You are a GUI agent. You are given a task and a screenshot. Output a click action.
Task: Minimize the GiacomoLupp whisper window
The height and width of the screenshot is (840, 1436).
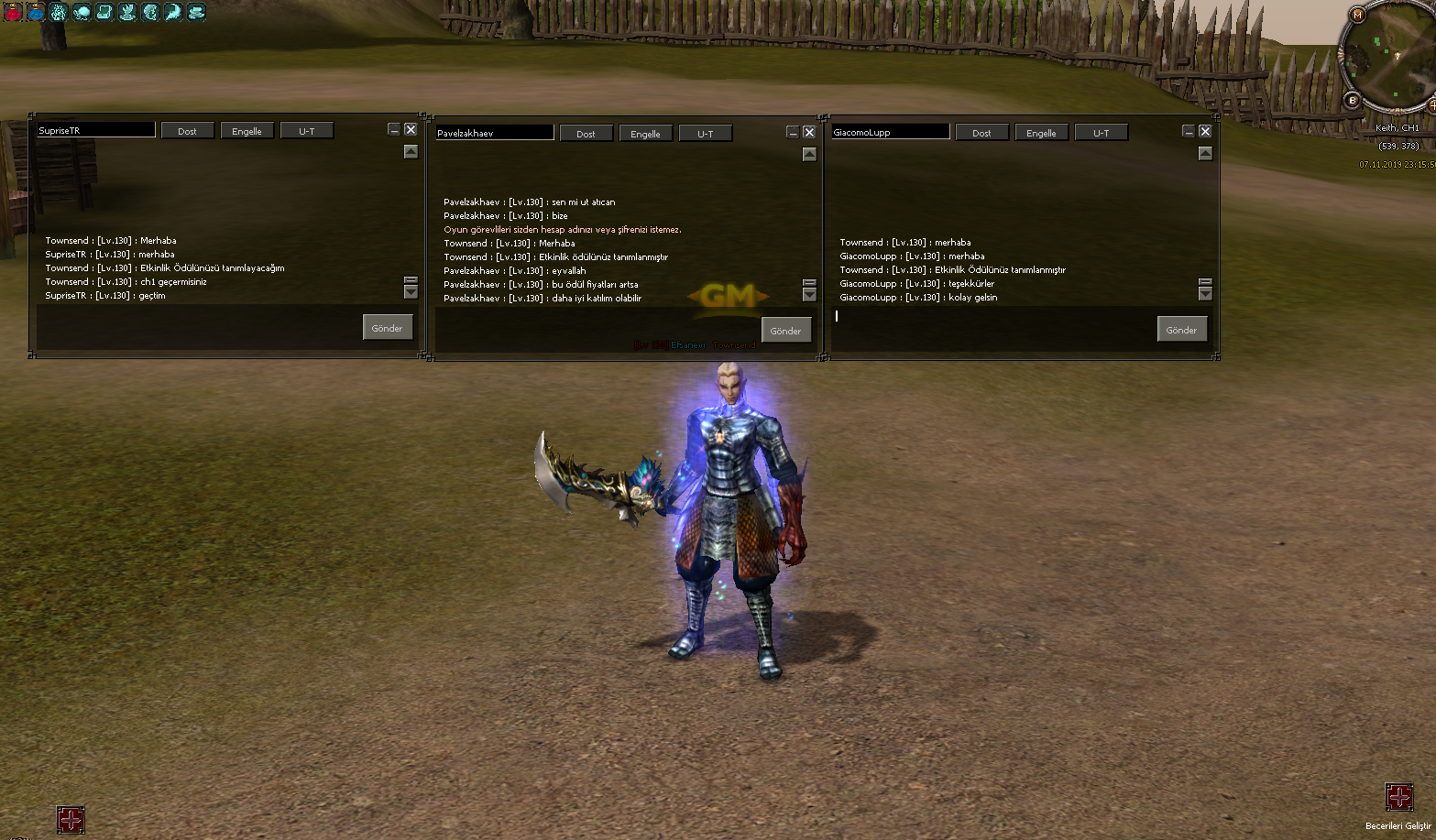[x=1189, y=131]
